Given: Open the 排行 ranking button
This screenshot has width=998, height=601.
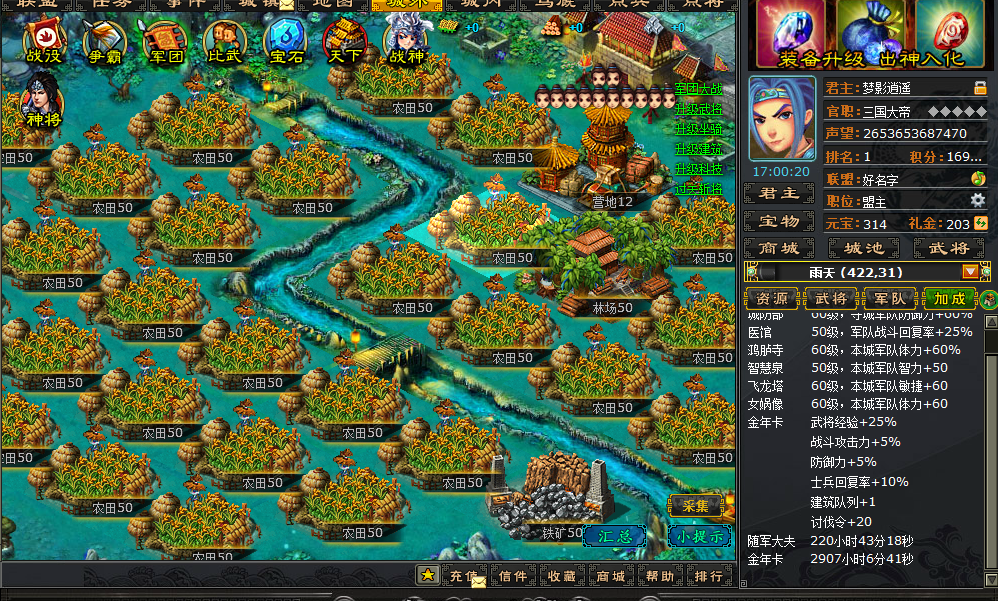Looking at the screenshot, I should (x=708, y=576).
